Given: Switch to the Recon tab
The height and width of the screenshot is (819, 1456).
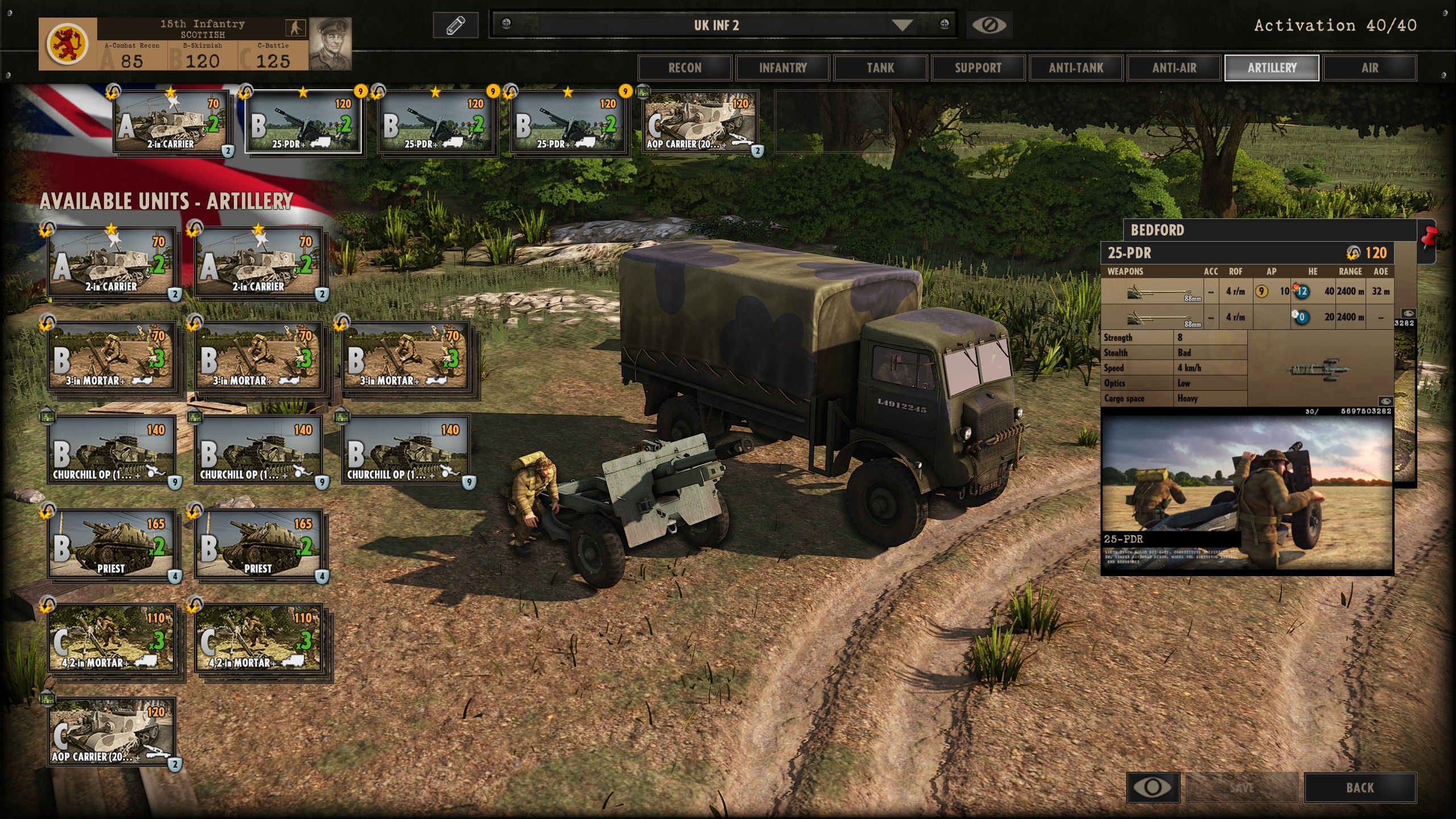Looking at the screenshot, I should 685,68.
